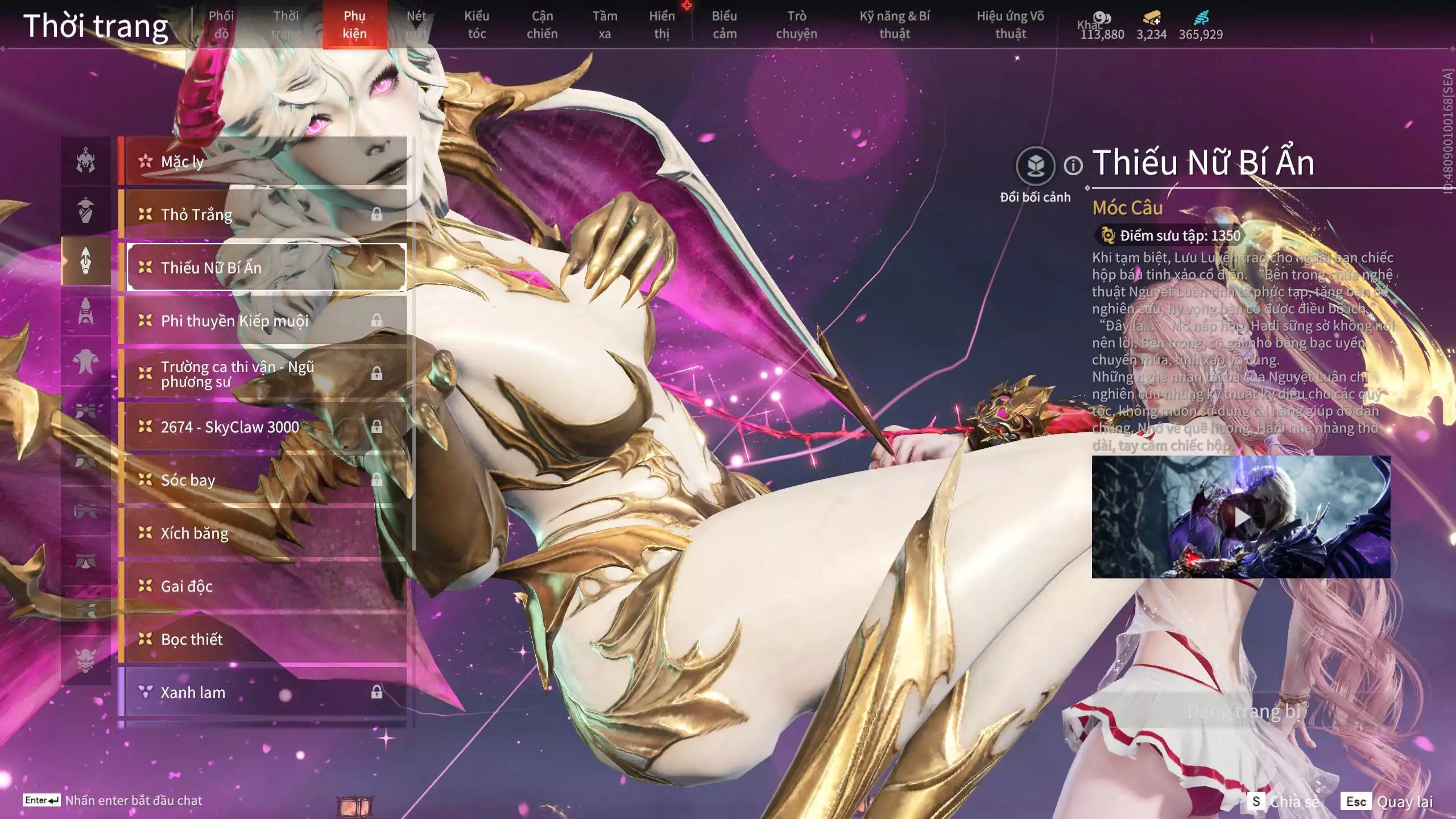Open the Cận chiến tab

(x=541, y=24)
